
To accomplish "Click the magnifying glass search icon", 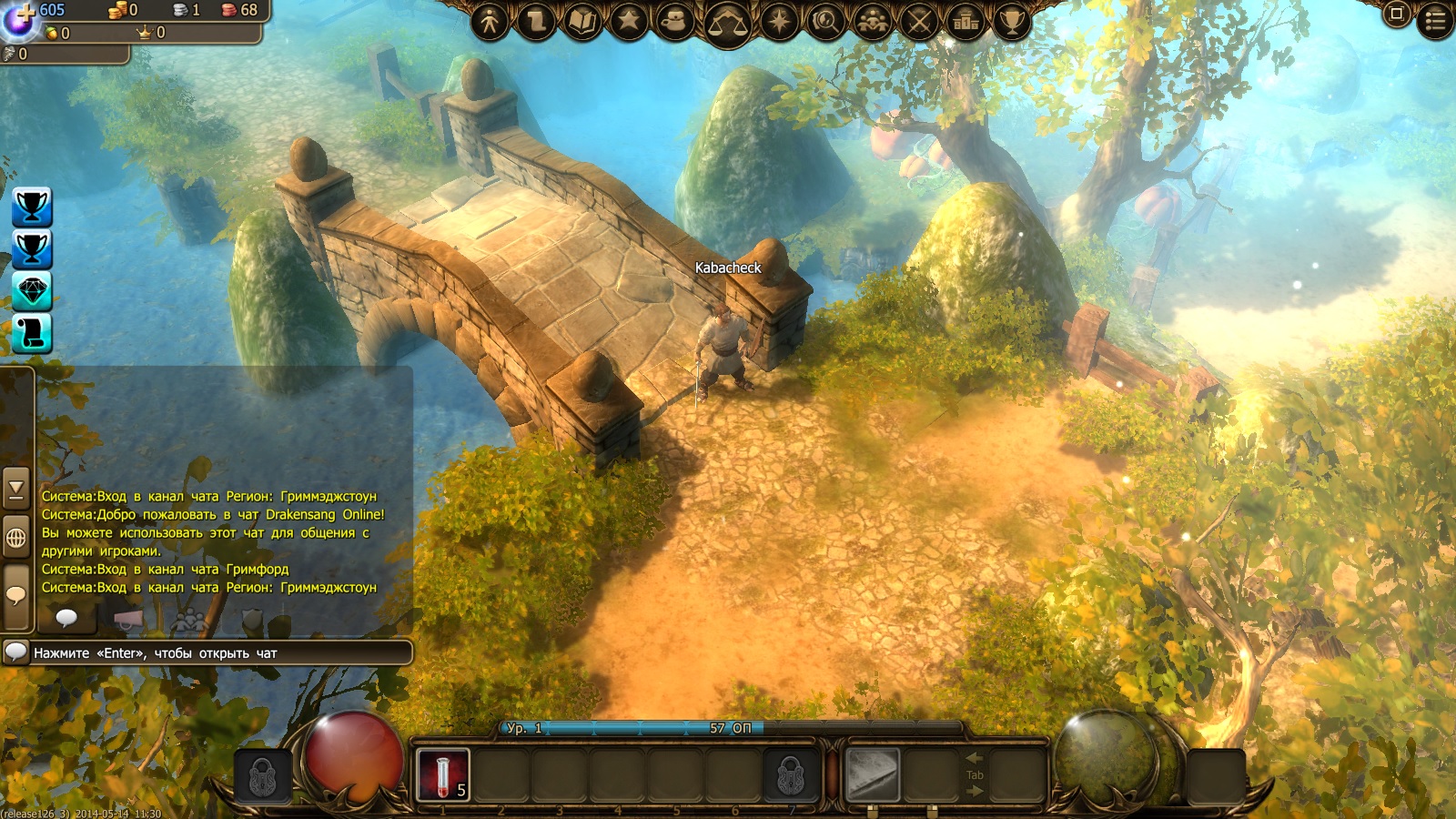I will [x=825, y=20].
